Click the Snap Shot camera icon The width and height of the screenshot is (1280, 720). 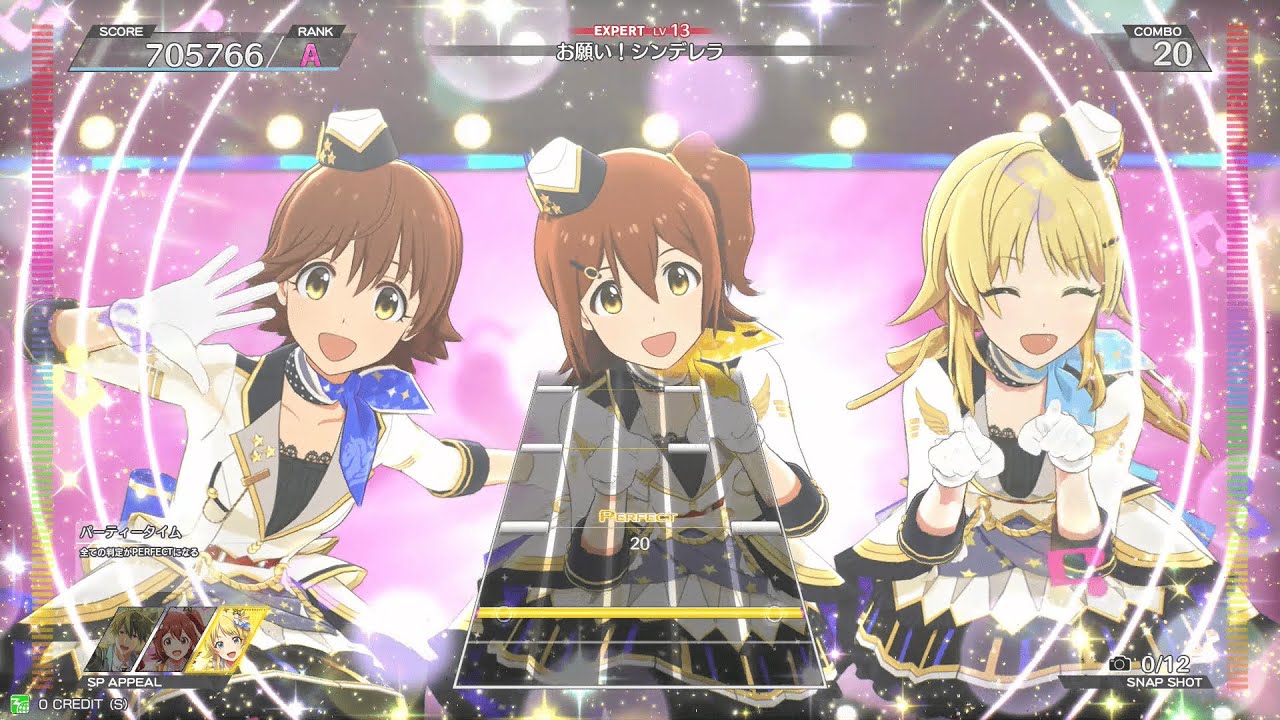pyautogui.click(x=1120, y=663)
